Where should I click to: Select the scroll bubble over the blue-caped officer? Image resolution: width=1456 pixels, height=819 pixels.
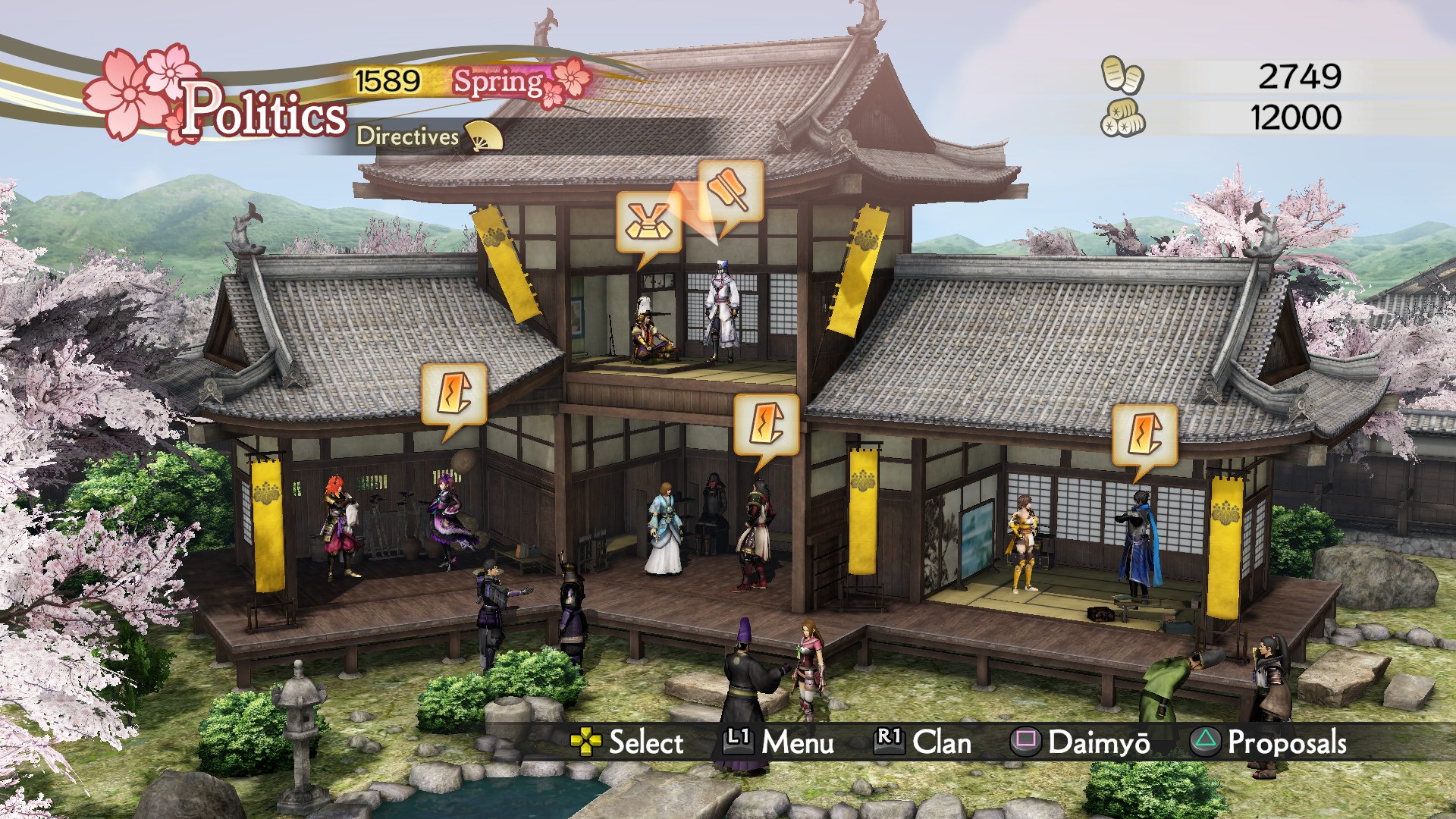pos(1144,435)
